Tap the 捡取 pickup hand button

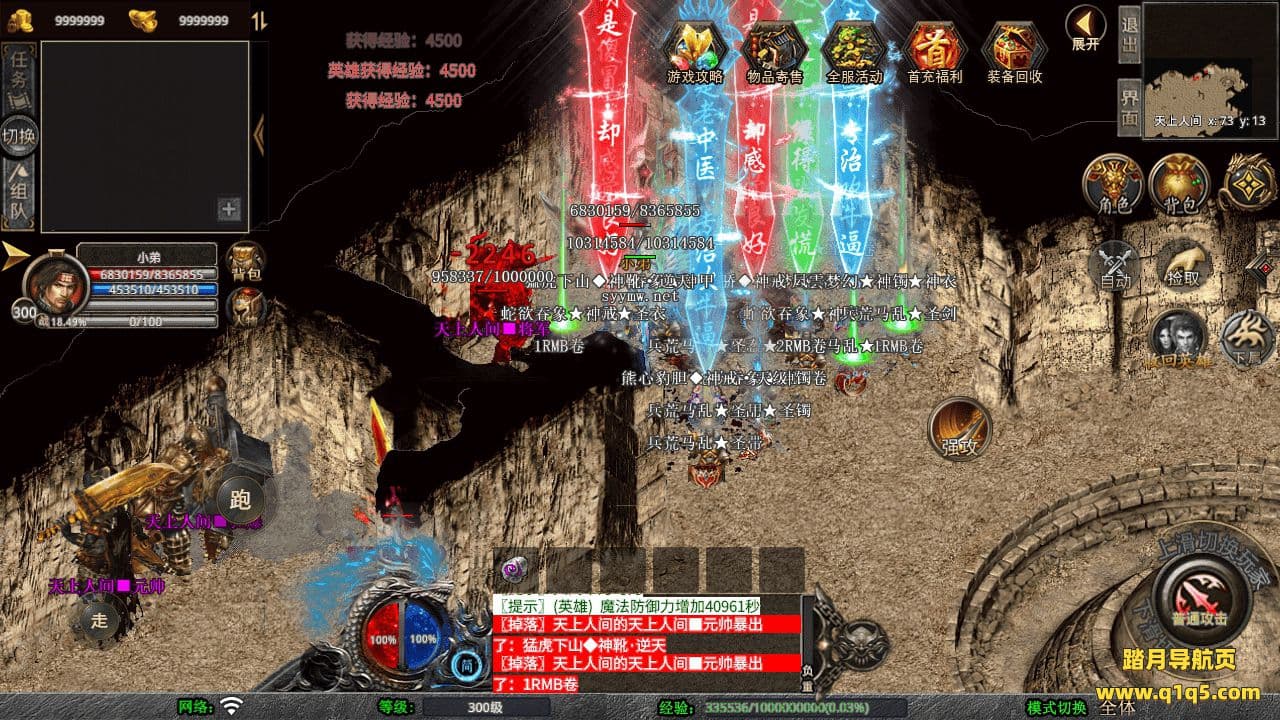pyautogui.click(x=1184, y=264)
